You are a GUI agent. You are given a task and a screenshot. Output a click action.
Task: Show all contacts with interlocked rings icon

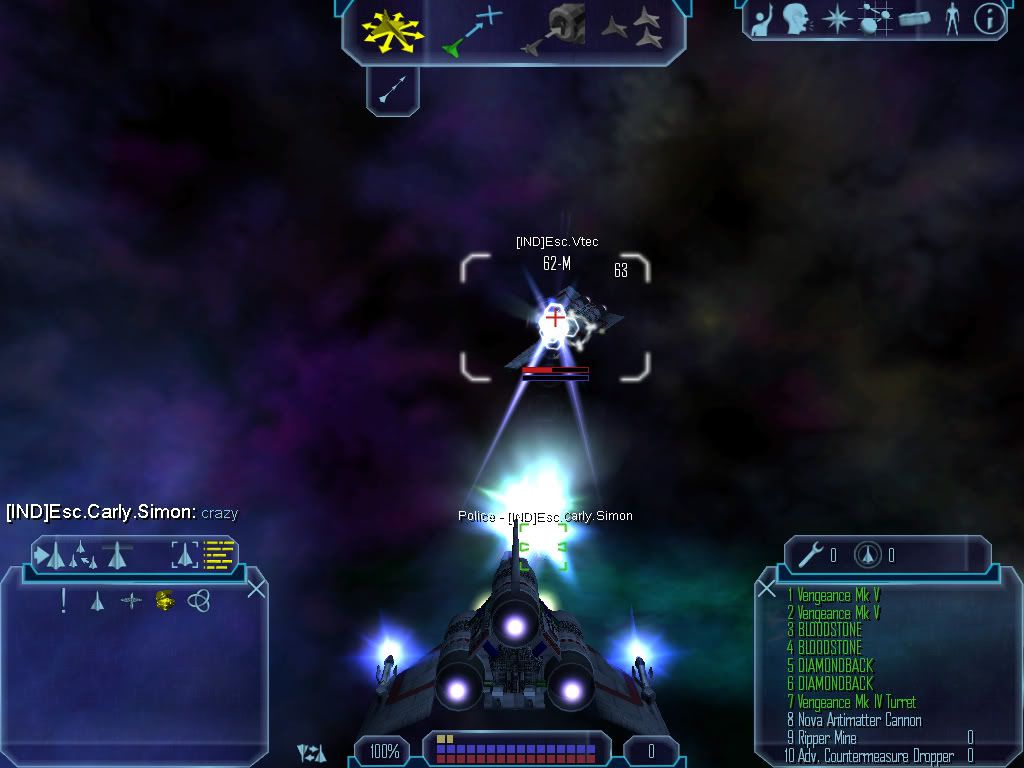click(199, 600)
